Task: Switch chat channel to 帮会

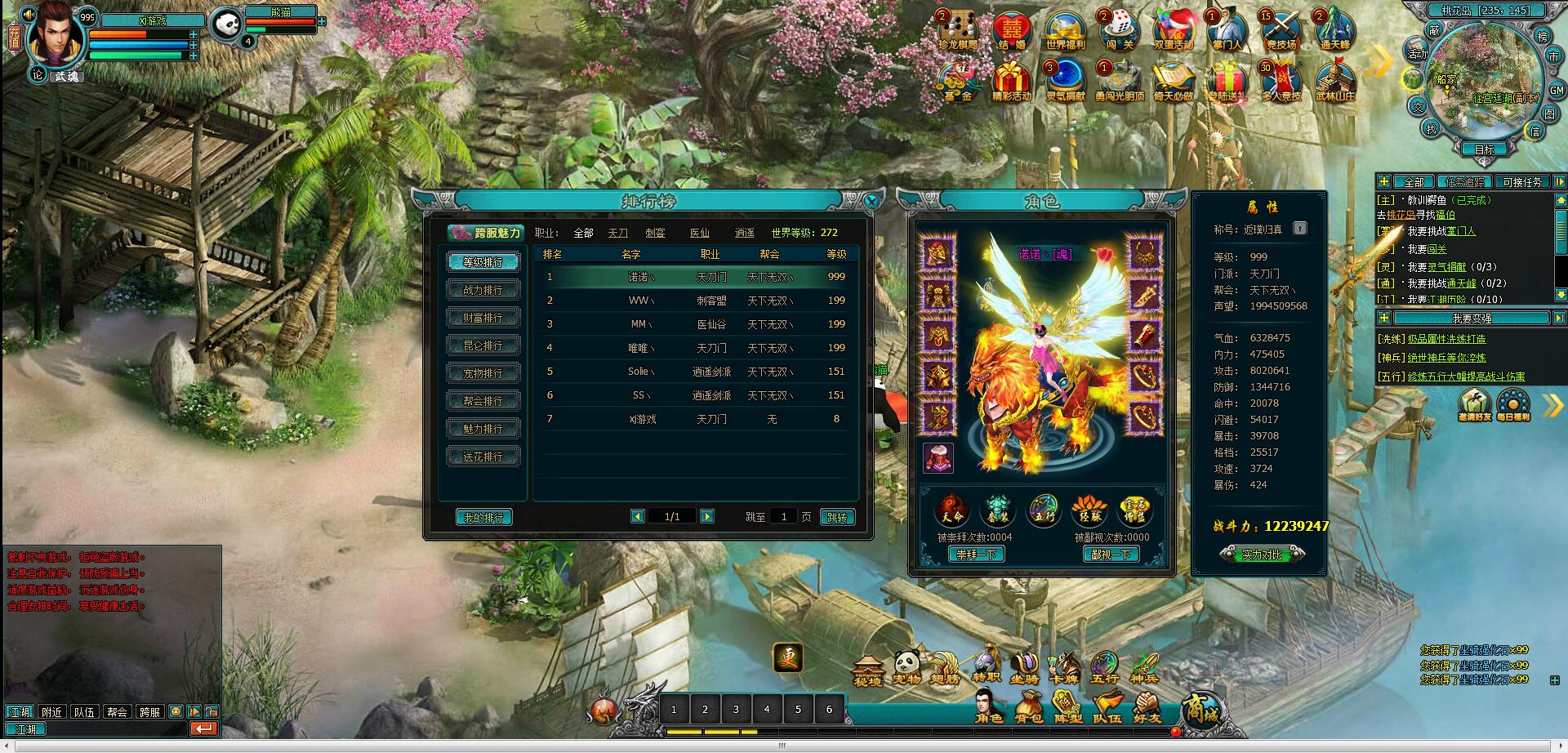Action: tap(118, 712)
